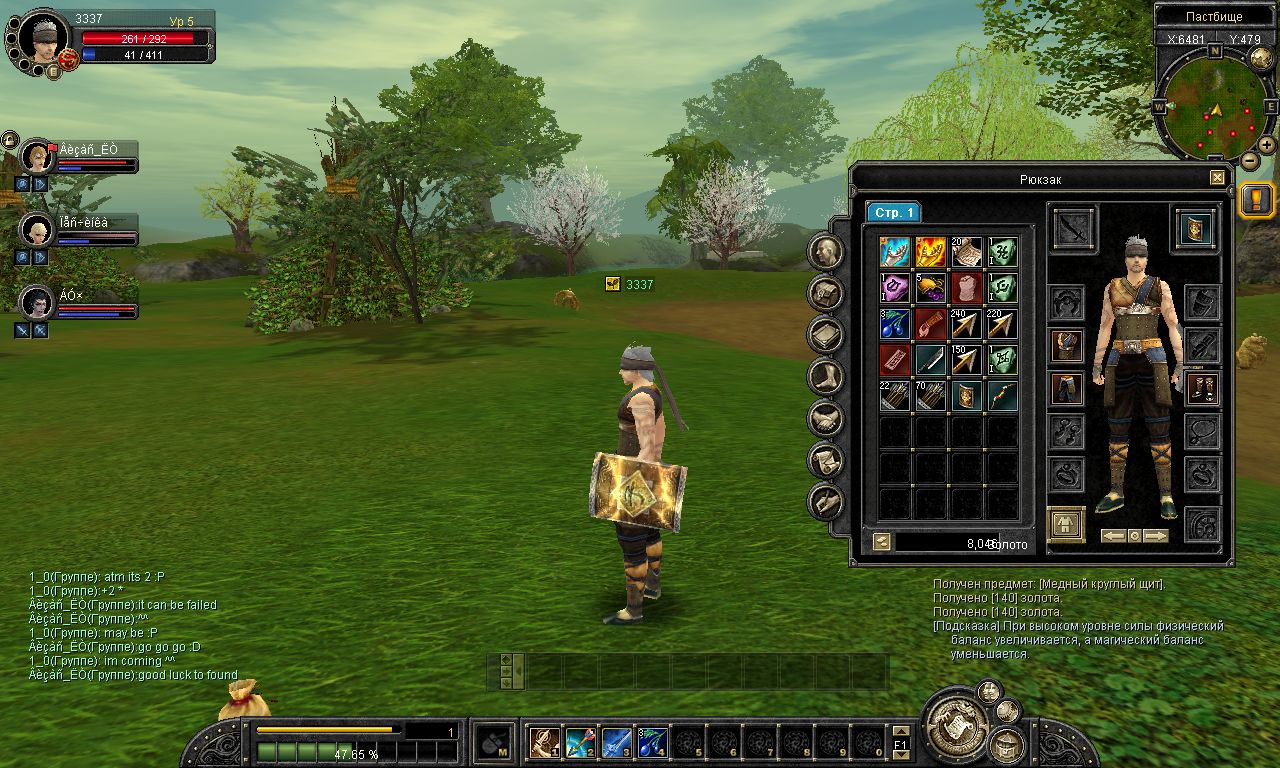This screenshot has height=768, width=1280.
Task: Choose the fire hand skill scroll slot
Action: tap(930, 252)
